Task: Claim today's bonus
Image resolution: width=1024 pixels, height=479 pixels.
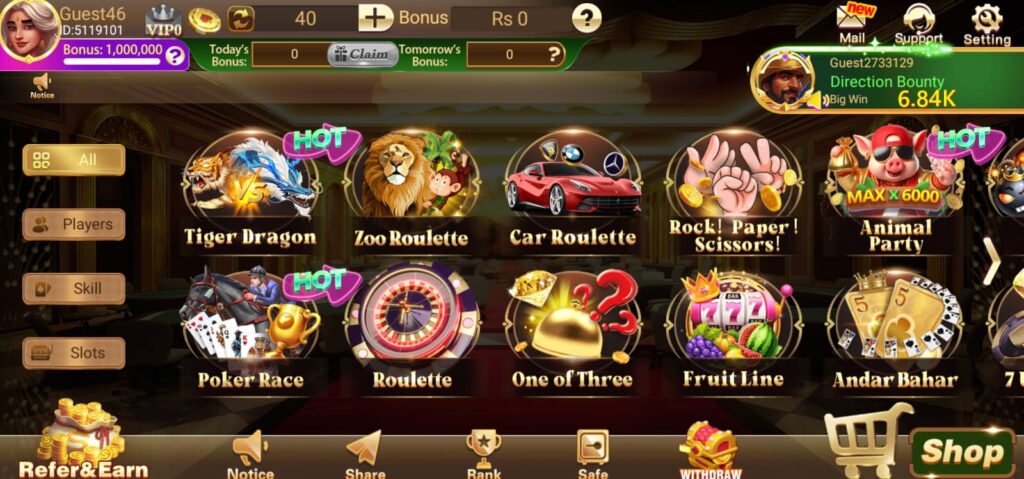Action: (x=362, y=55)
